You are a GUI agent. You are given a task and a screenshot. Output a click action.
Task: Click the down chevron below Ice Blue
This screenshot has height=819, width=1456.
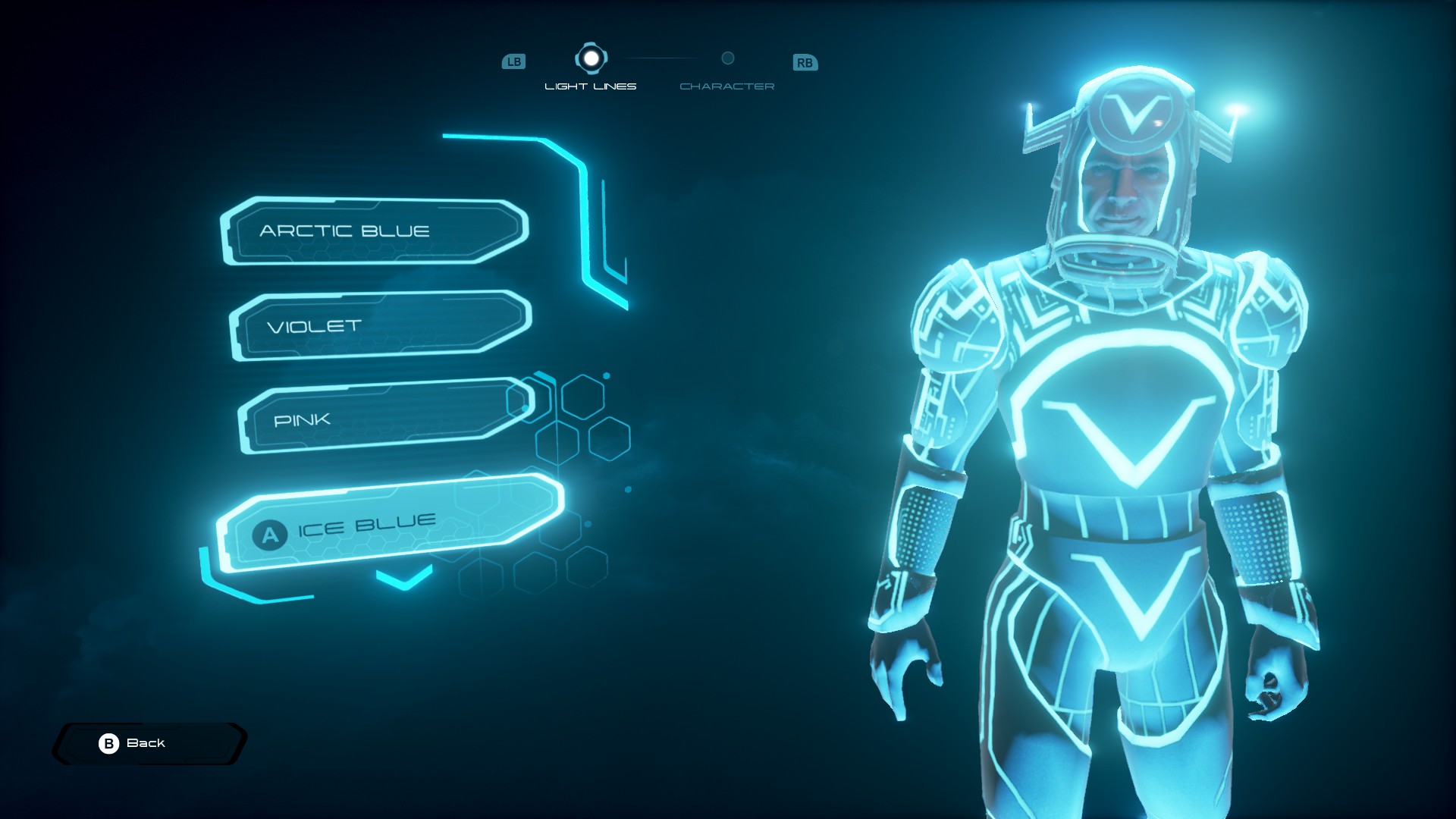pos(404,579)
